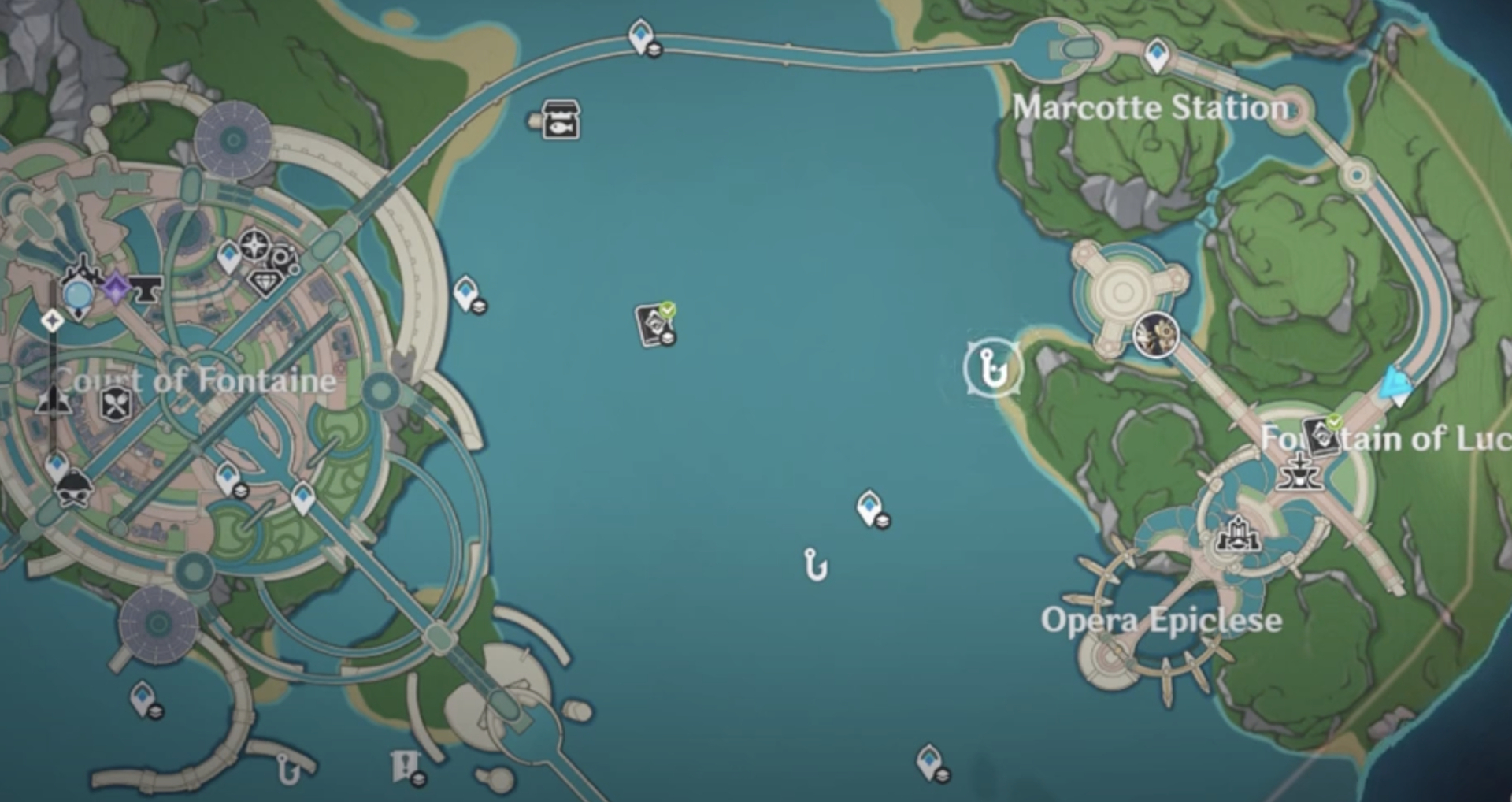Click the purple domain crystal marker in Court of Fontaine
Viewport: 1512px width, 802px height.
coord(115,288)
